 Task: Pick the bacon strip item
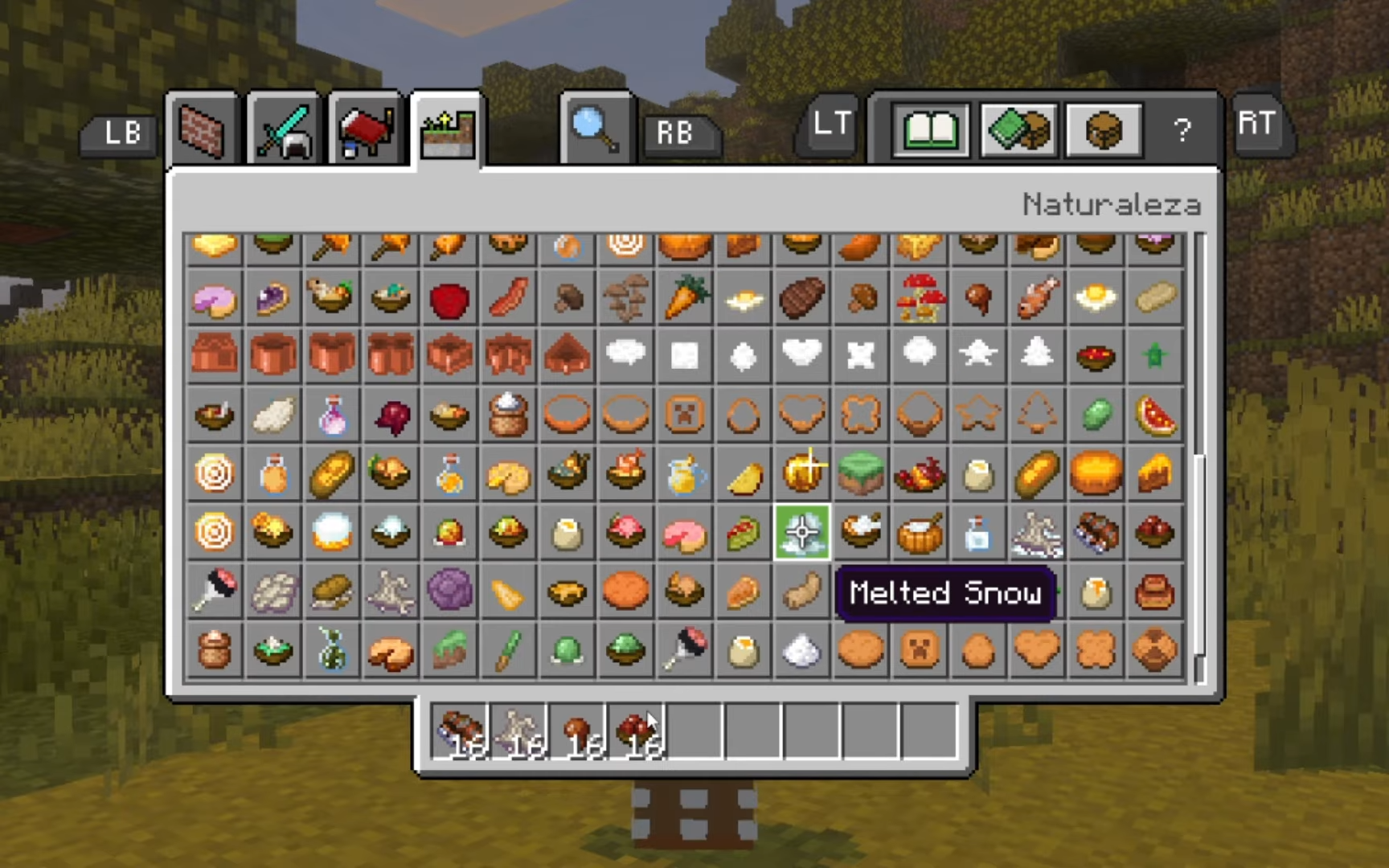[x=508, y=299]
